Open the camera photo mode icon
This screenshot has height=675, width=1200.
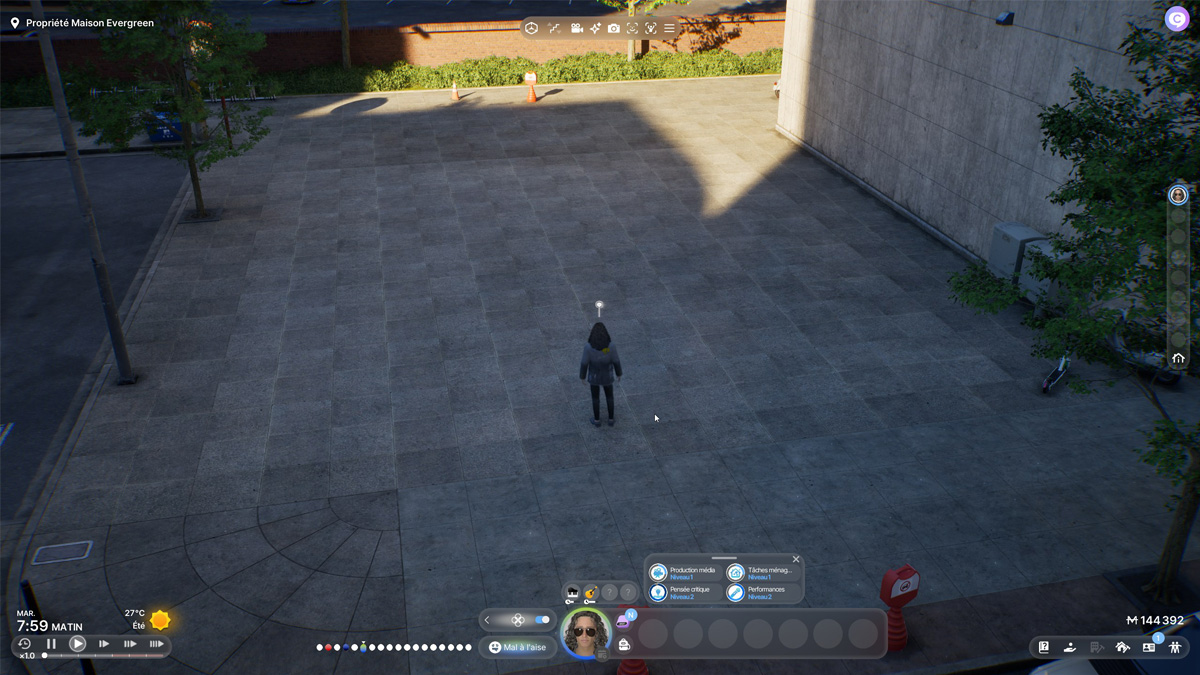point(613,28)
